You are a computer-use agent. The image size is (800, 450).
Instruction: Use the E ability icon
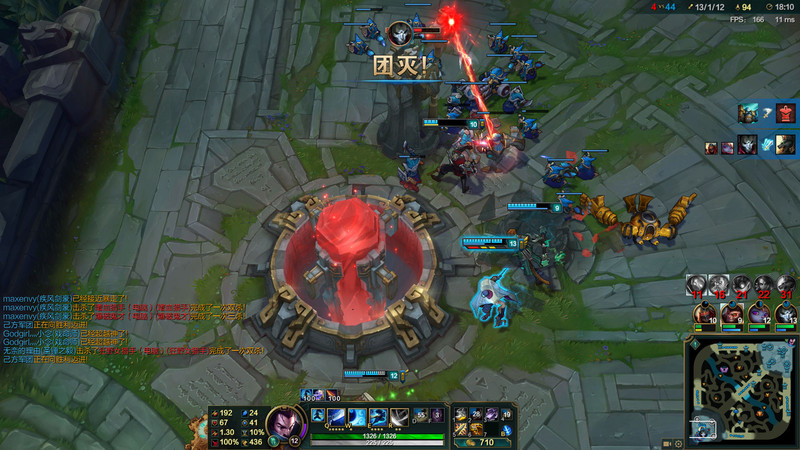point(378,417)
